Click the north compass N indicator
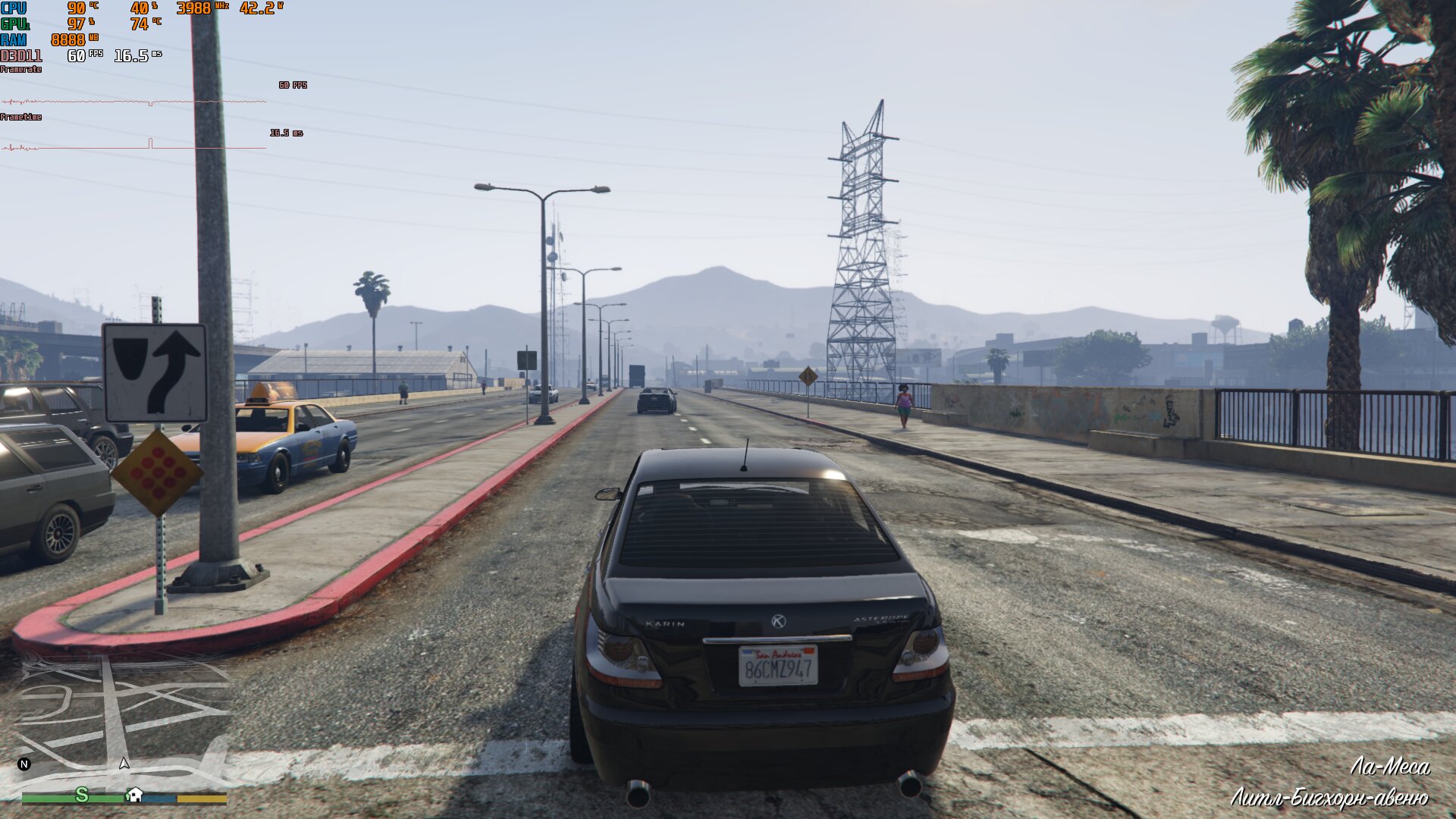Screen dimensions: 1456x819 24,764
